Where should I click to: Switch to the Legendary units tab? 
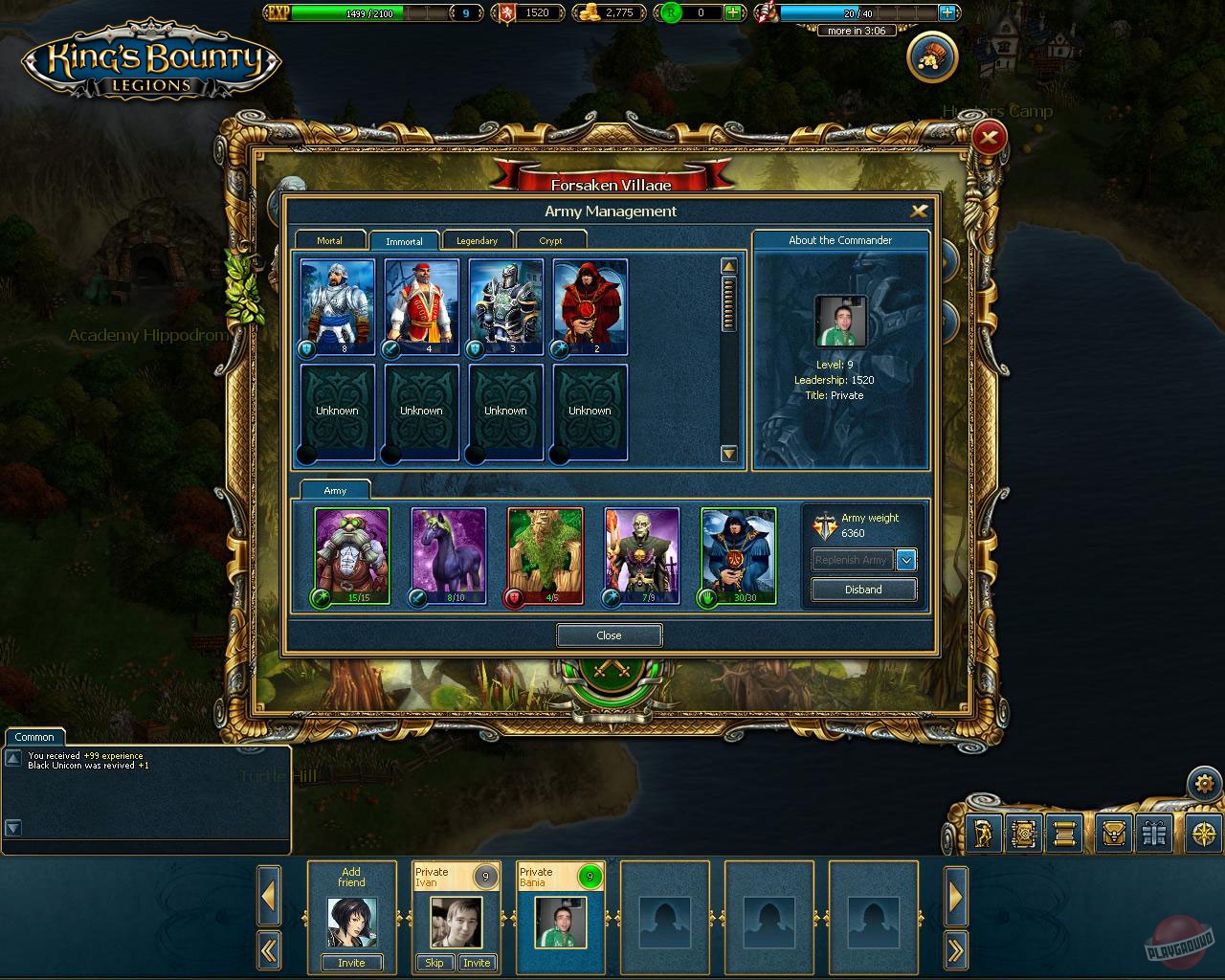478,240
